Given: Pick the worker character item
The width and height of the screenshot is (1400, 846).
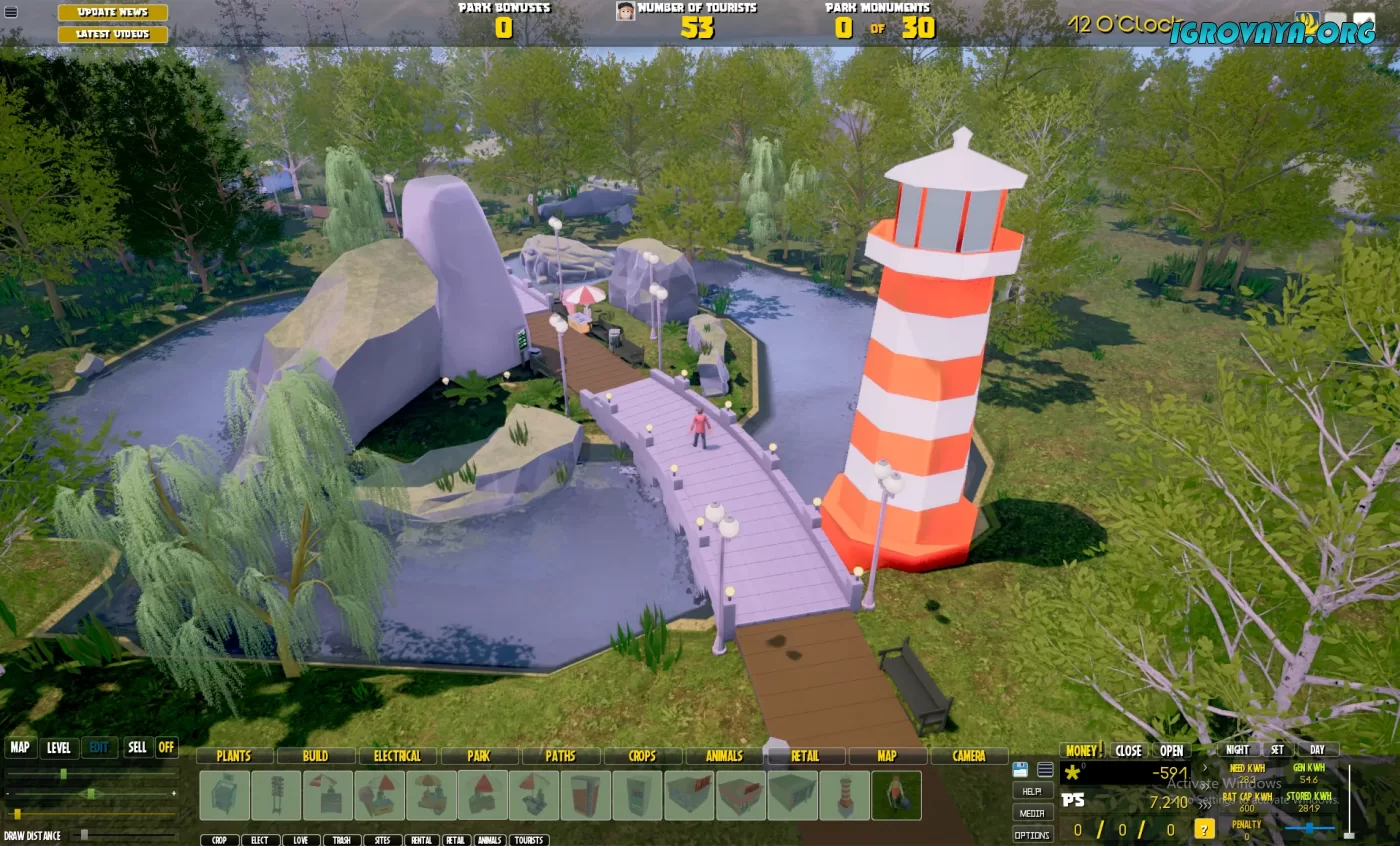Looking at the screenshot, I should pos(896,796).
